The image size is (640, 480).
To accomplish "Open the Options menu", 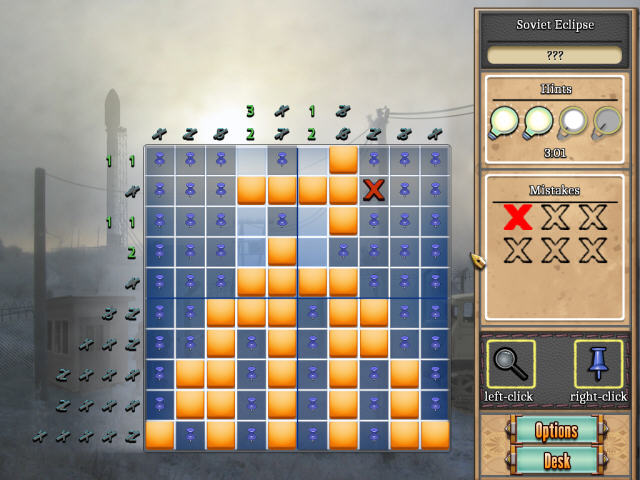I will 557,432.
